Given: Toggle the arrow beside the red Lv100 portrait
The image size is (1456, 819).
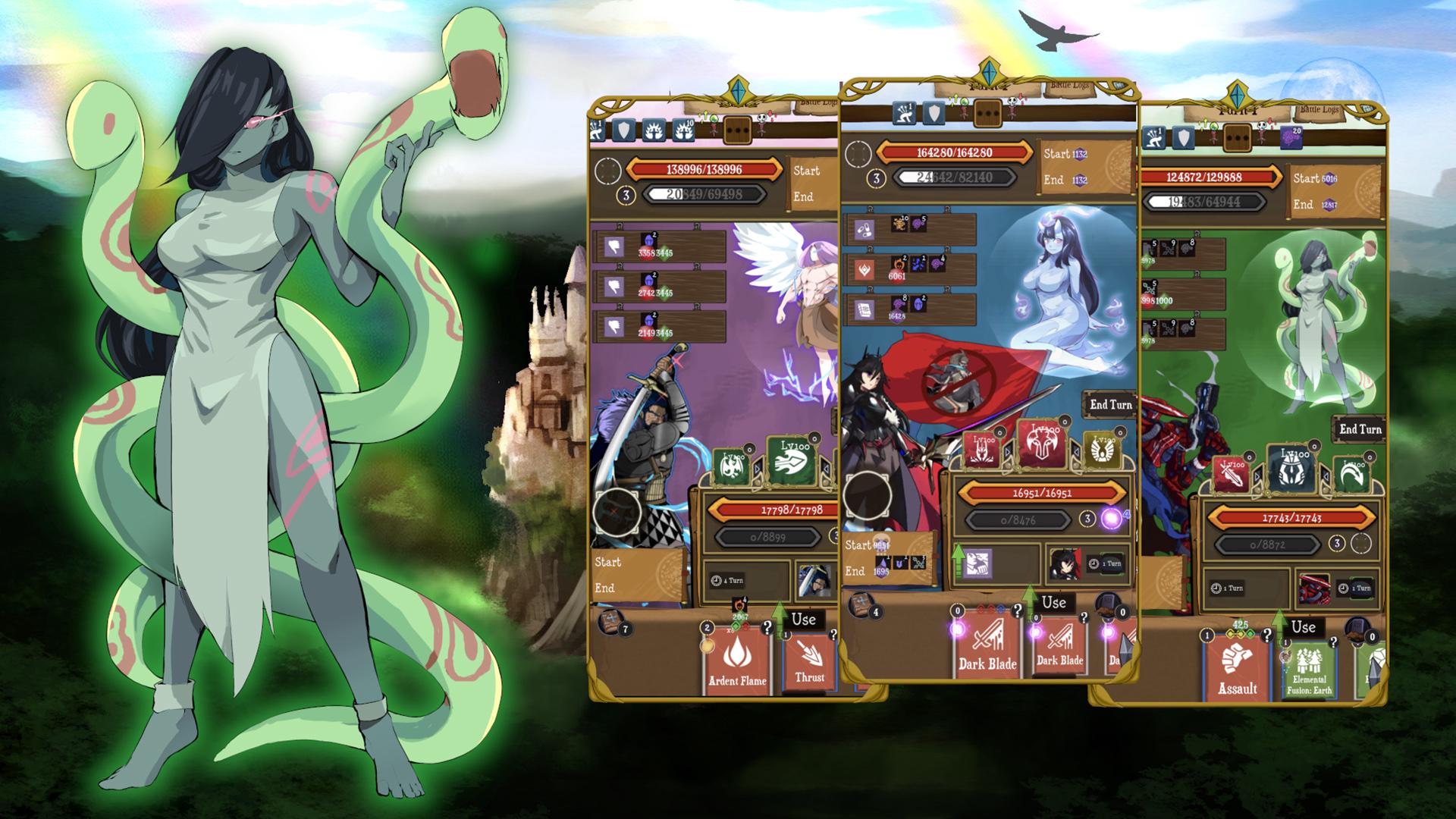Looking at the screenshot, I should pos(1008,451).
